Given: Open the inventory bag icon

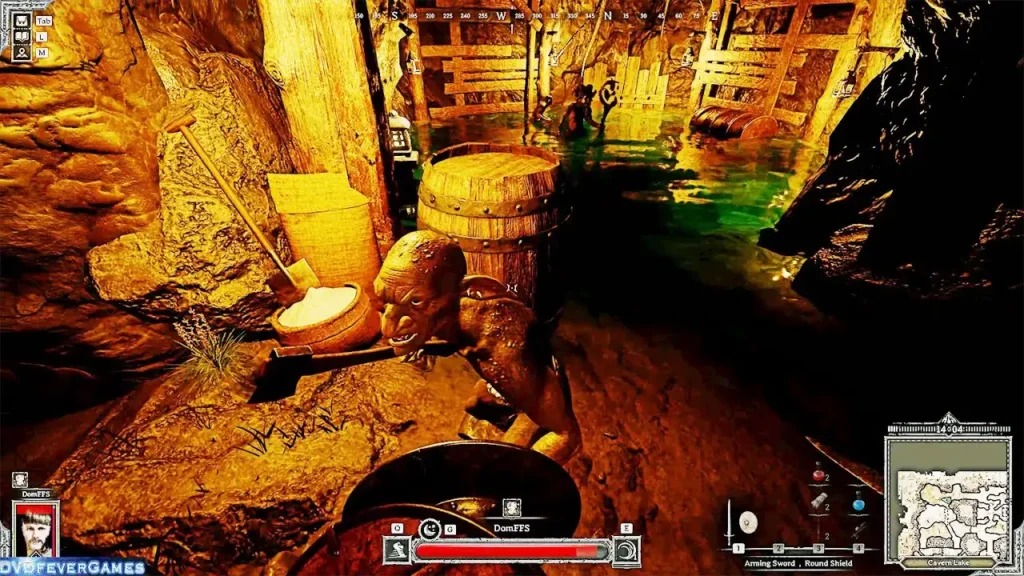Looking at the screenshot, I should (21, 19).
